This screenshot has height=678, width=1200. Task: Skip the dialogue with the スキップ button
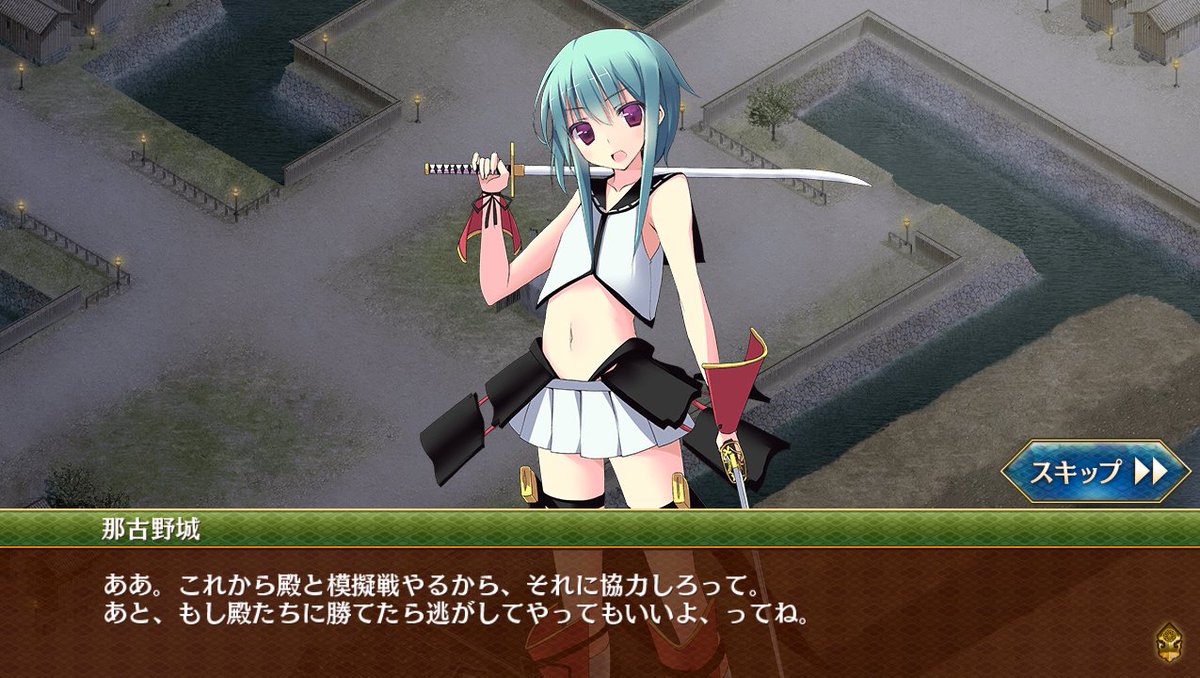1095,471
